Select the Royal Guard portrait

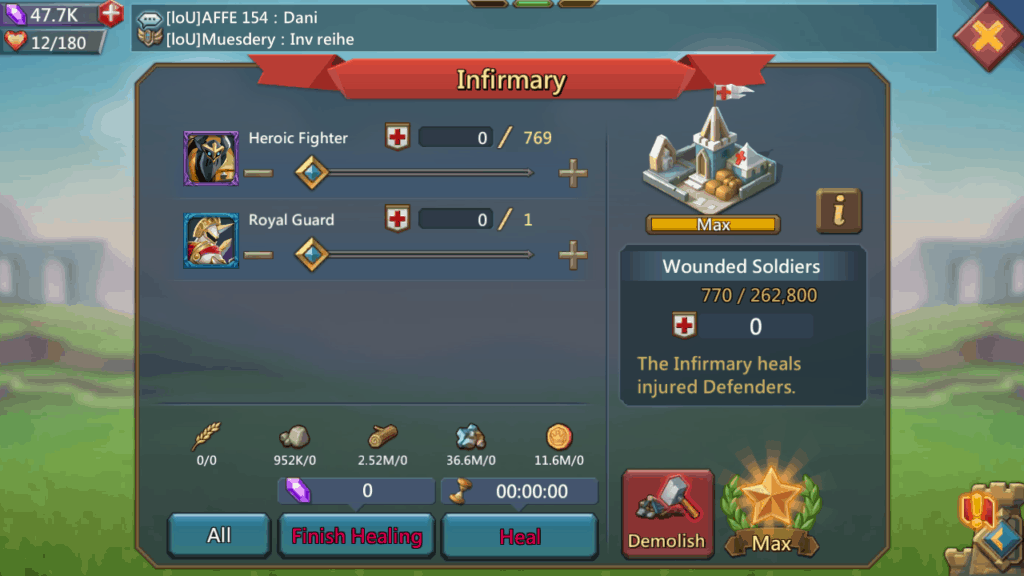(x=211, y=240)
